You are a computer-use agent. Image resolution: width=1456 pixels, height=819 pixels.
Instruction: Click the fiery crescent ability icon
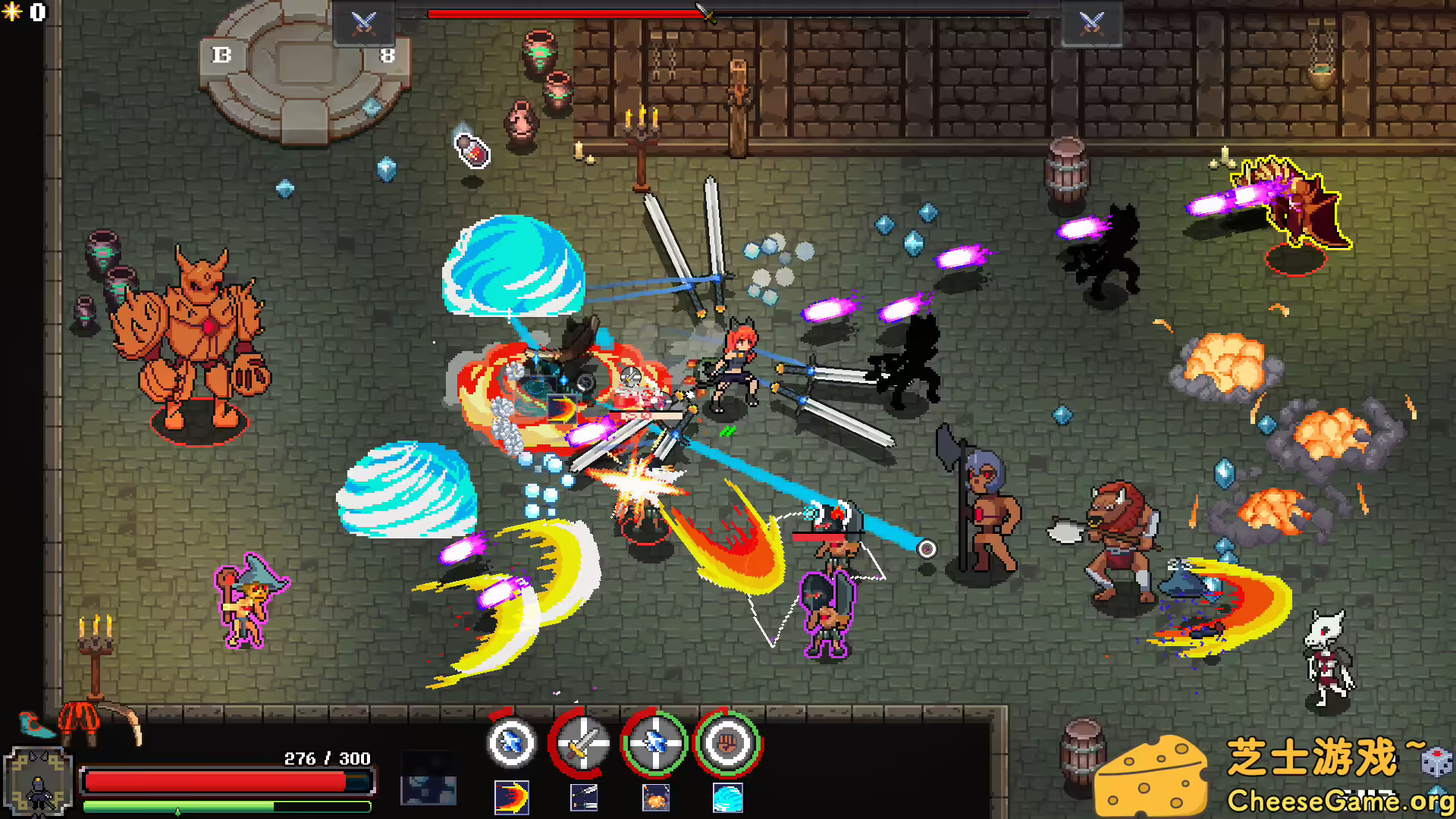(x=511, y=798)
